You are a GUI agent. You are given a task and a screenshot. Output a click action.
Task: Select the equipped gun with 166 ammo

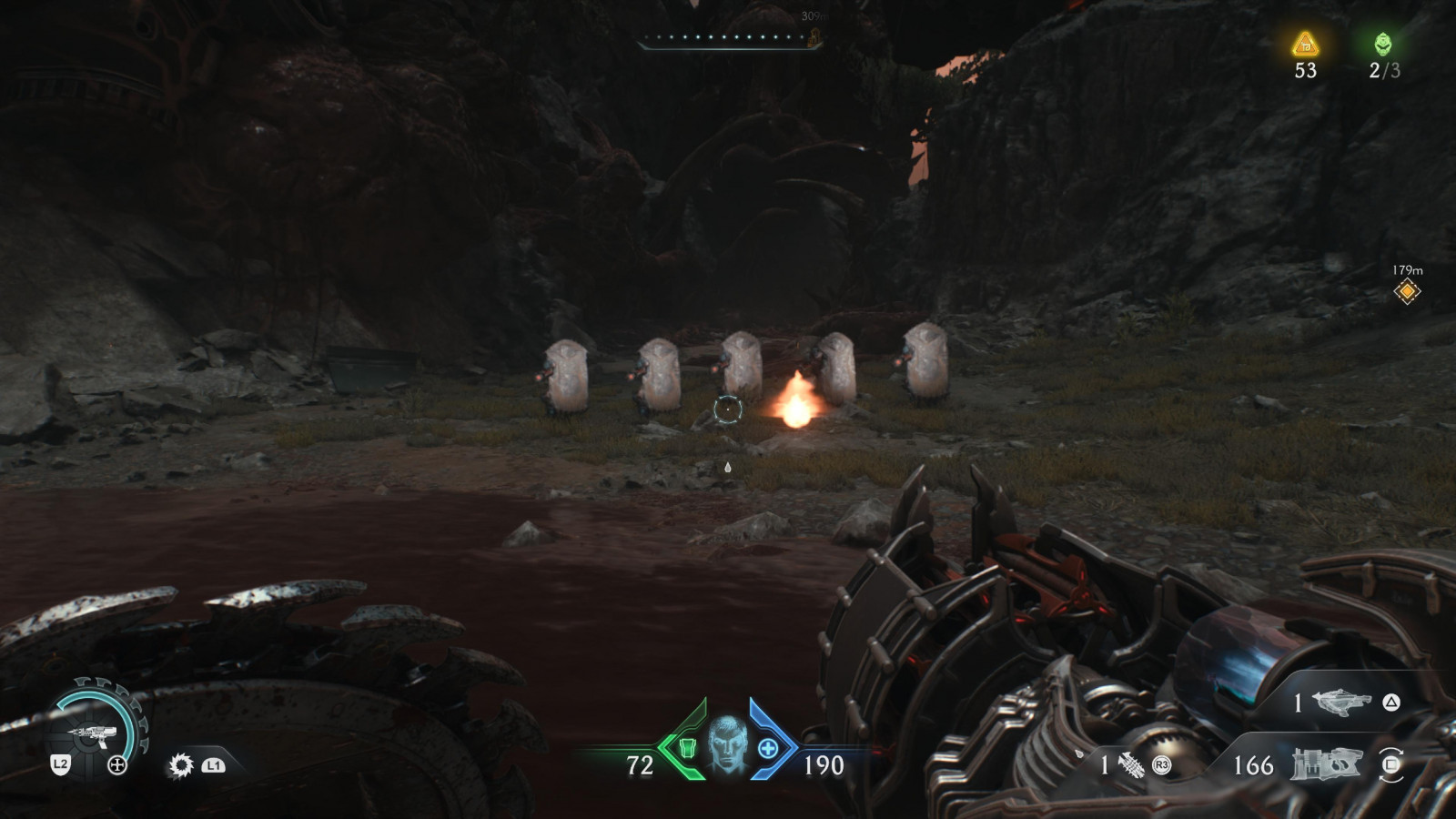[1325, 764]
